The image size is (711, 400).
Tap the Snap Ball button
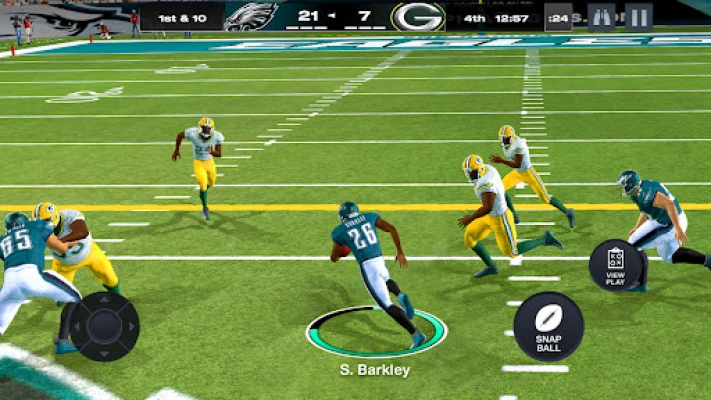coord(548,326)
